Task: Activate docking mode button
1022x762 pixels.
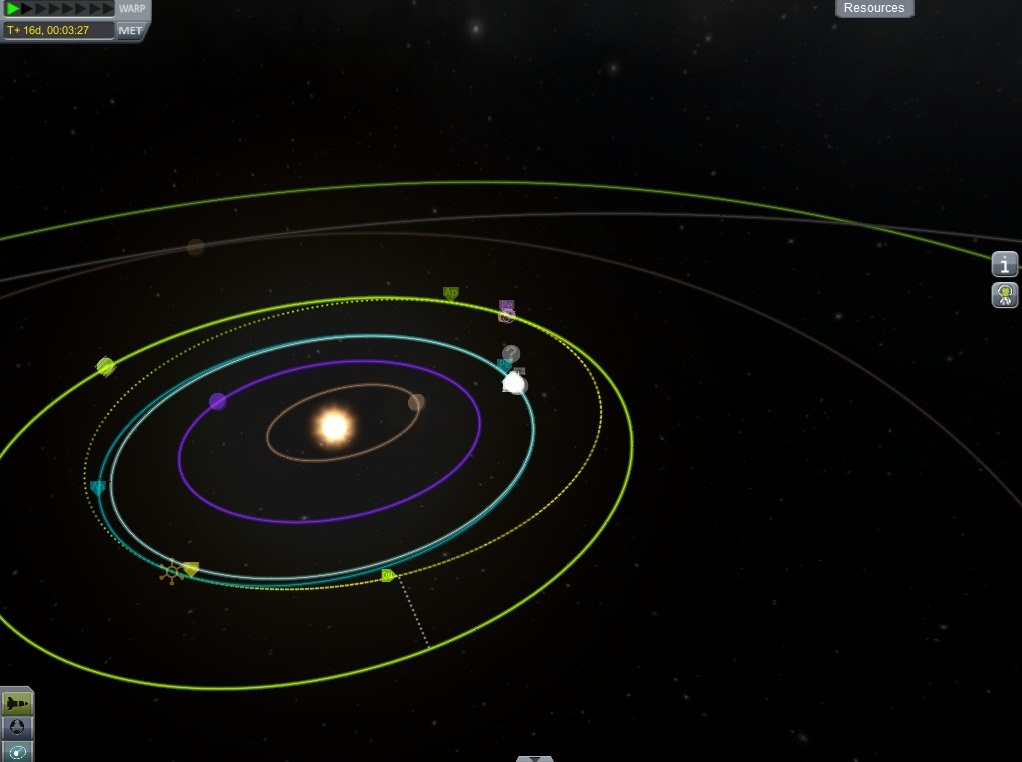Action: [x=18, y=728]
